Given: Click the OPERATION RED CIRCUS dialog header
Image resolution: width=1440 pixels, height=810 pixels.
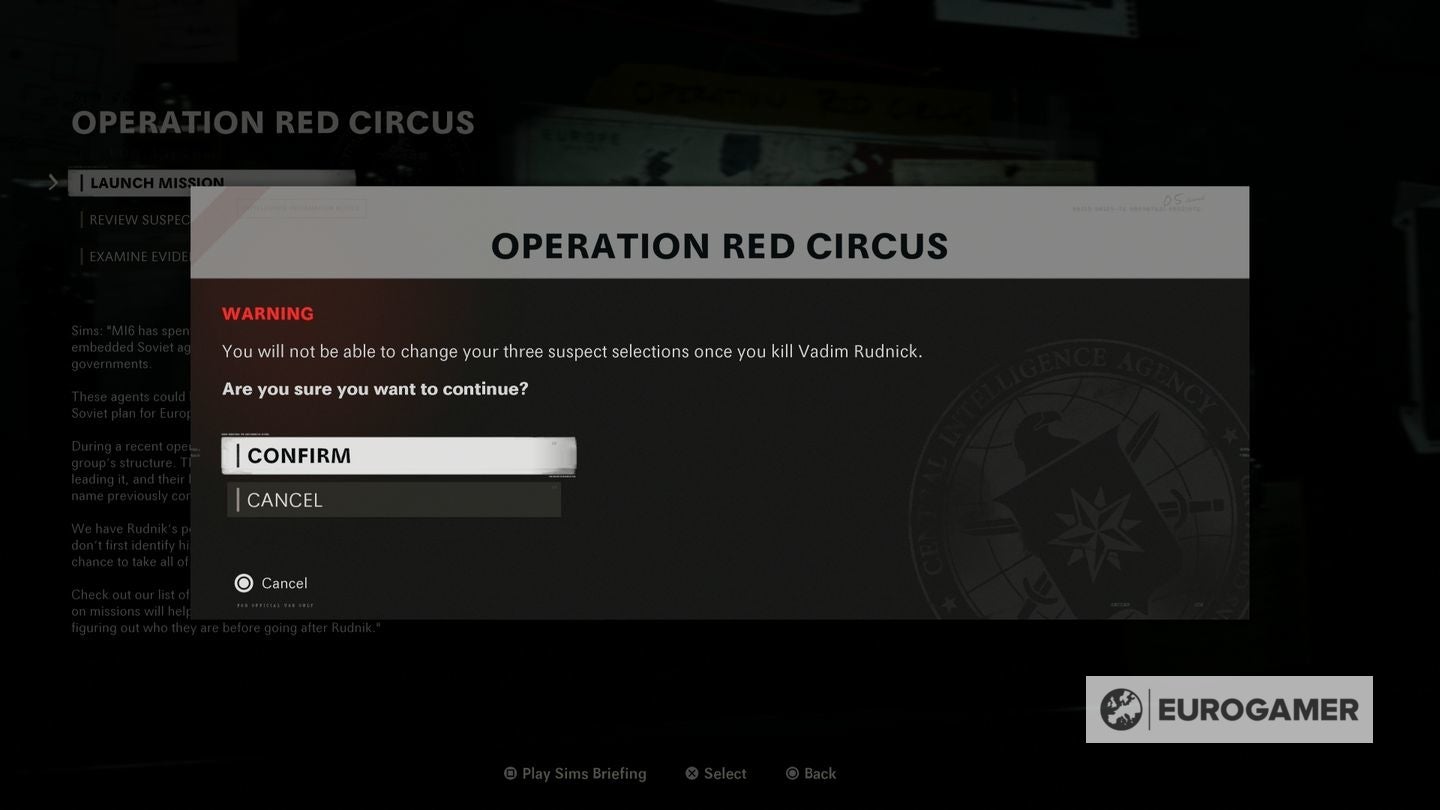Looking at the screenshot, I should (719, 245).
